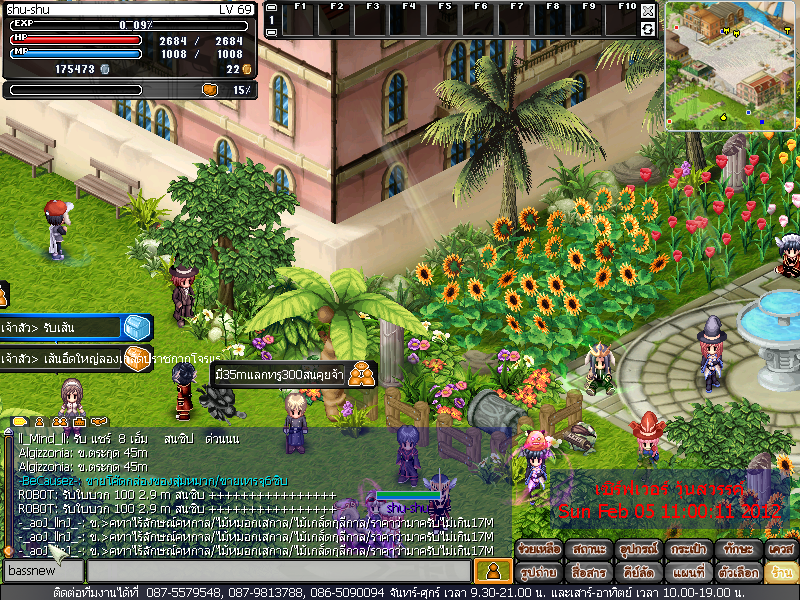The height and width of the screenshot is (600, 800).
Task: Open the กระเป๋า (bag) inventory
Action: point(685,551)
